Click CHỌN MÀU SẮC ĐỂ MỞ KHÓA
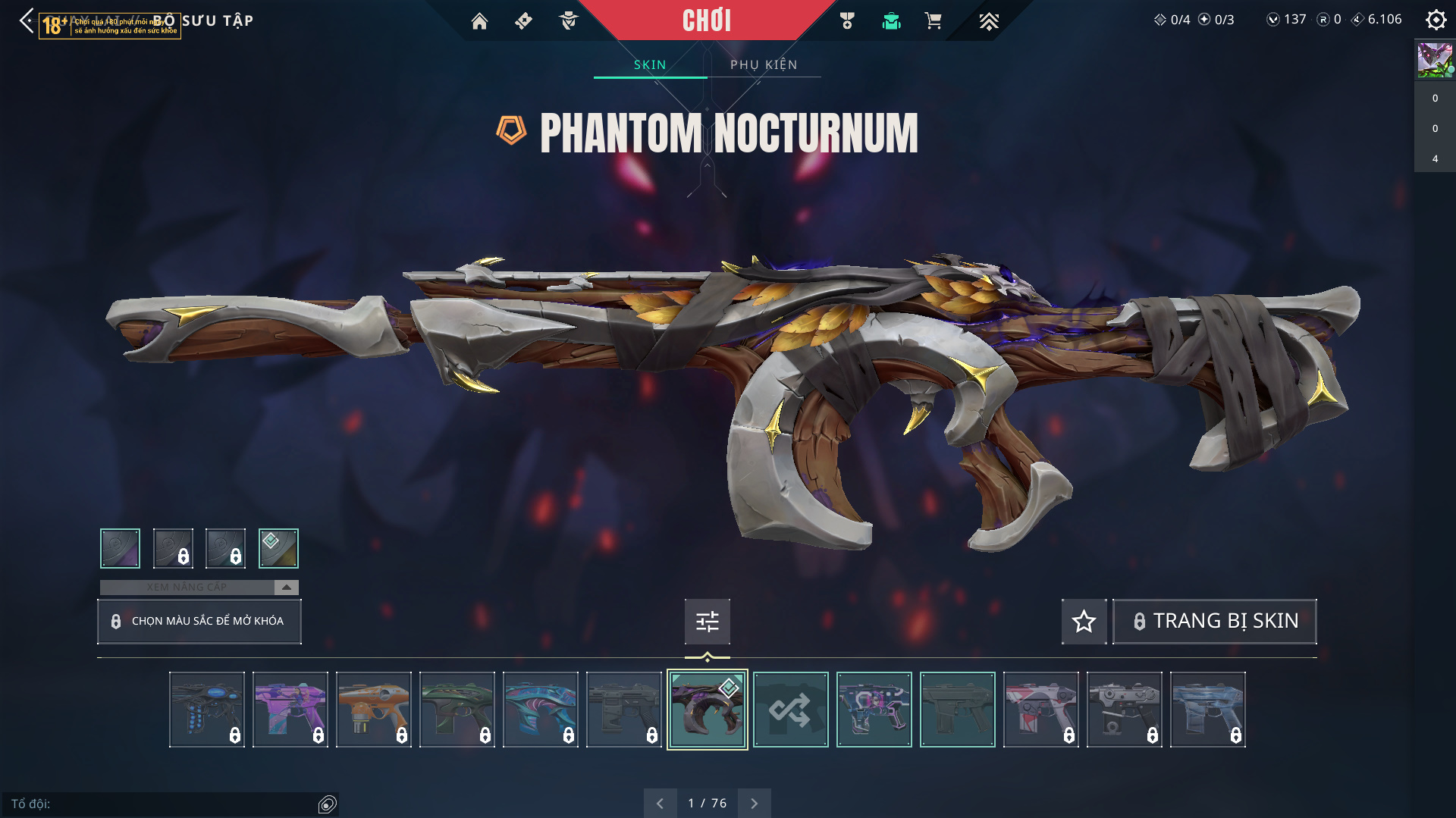 pyautogui.click(x=199, y=621)
